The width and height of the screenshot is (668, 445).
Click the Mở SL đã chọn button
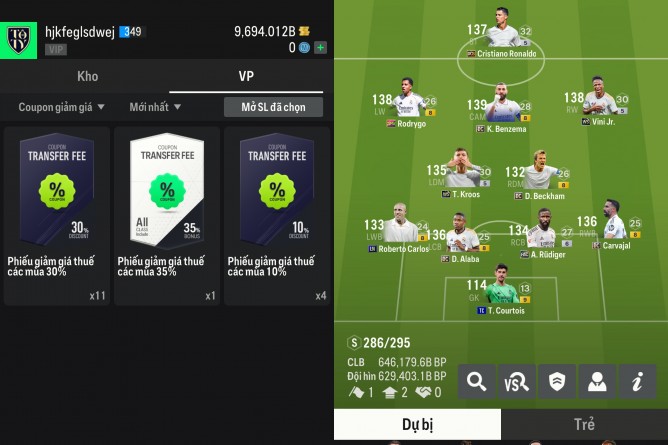coord(274,107)
